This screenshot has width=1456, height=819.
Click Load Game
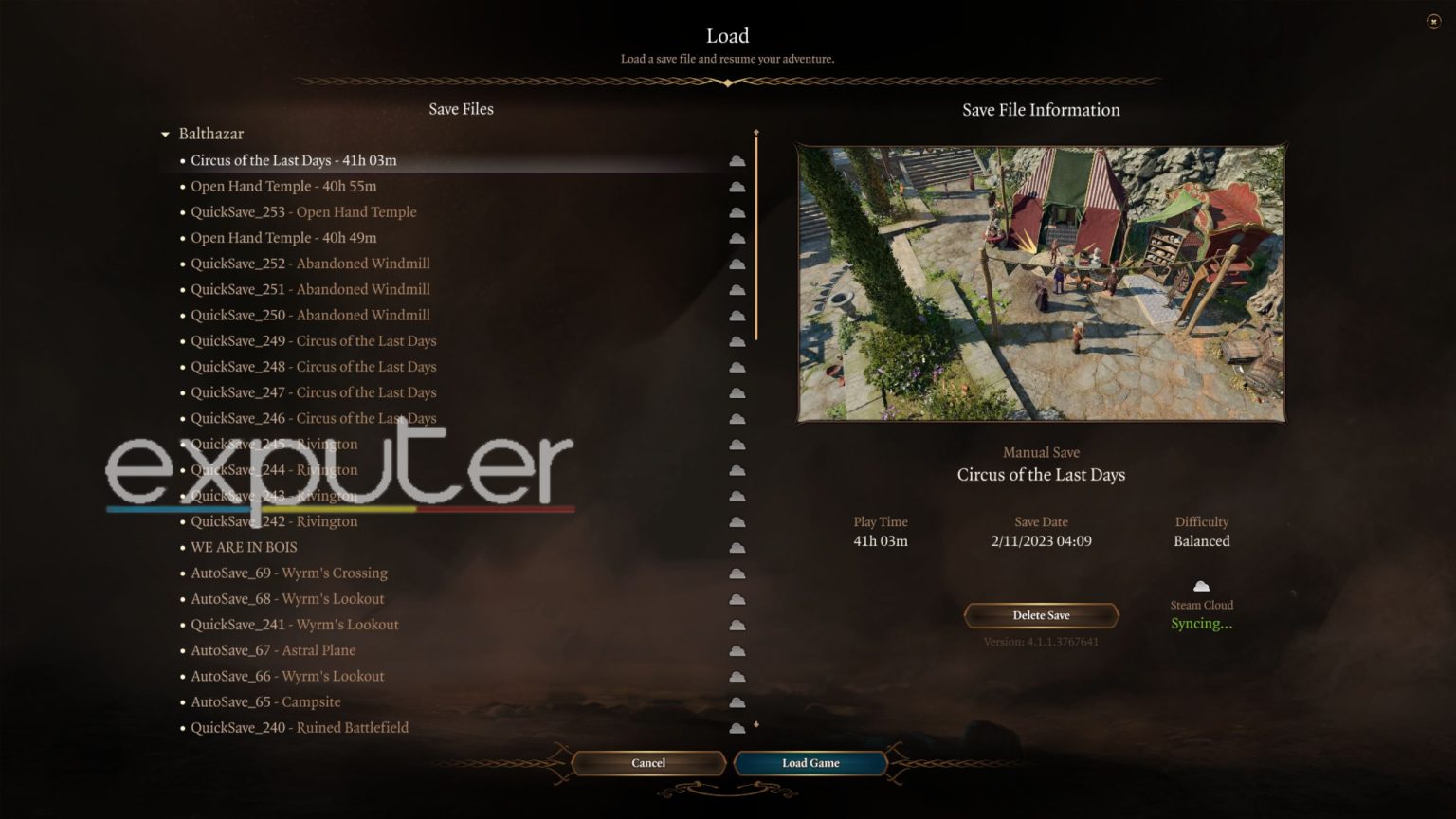(x=810, y=763)
